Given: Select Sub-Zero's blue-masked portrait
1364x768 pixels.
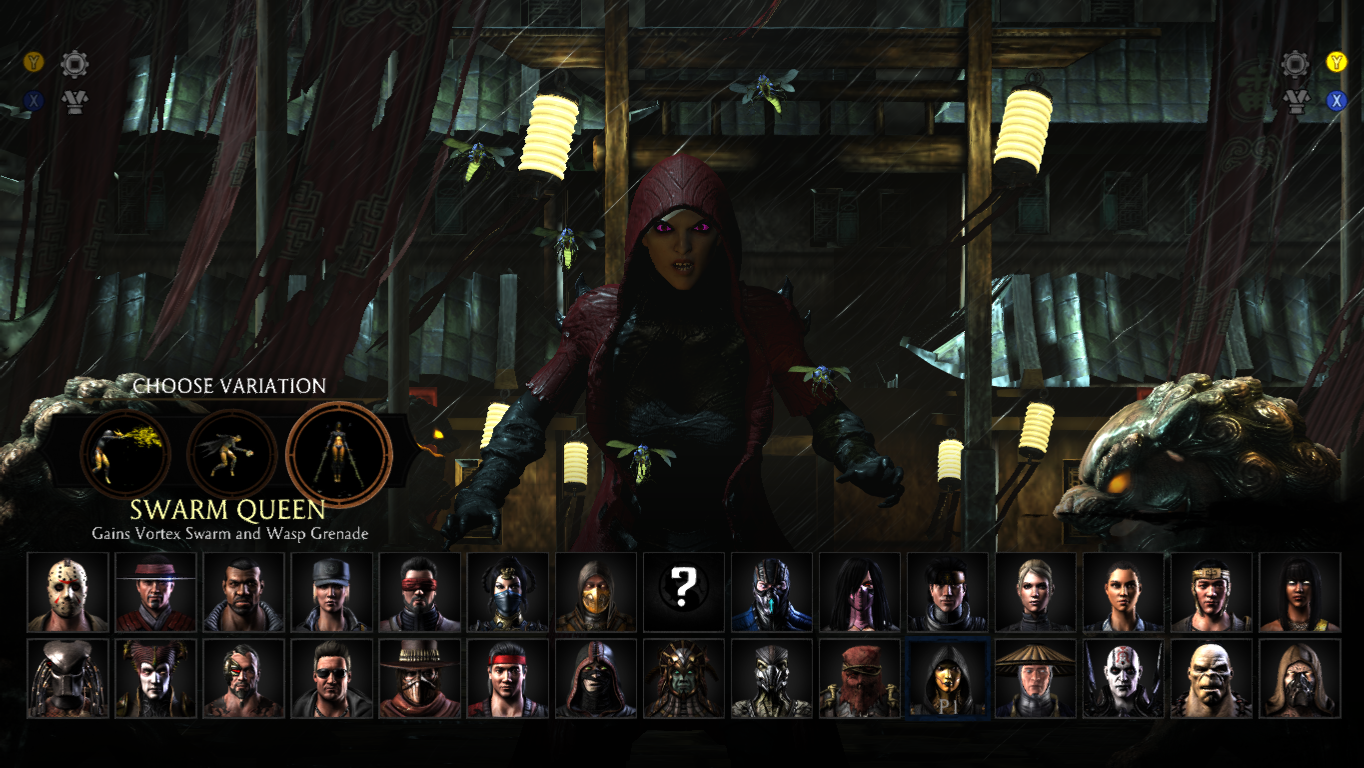Looking at the screenshot, I should 772,592.
